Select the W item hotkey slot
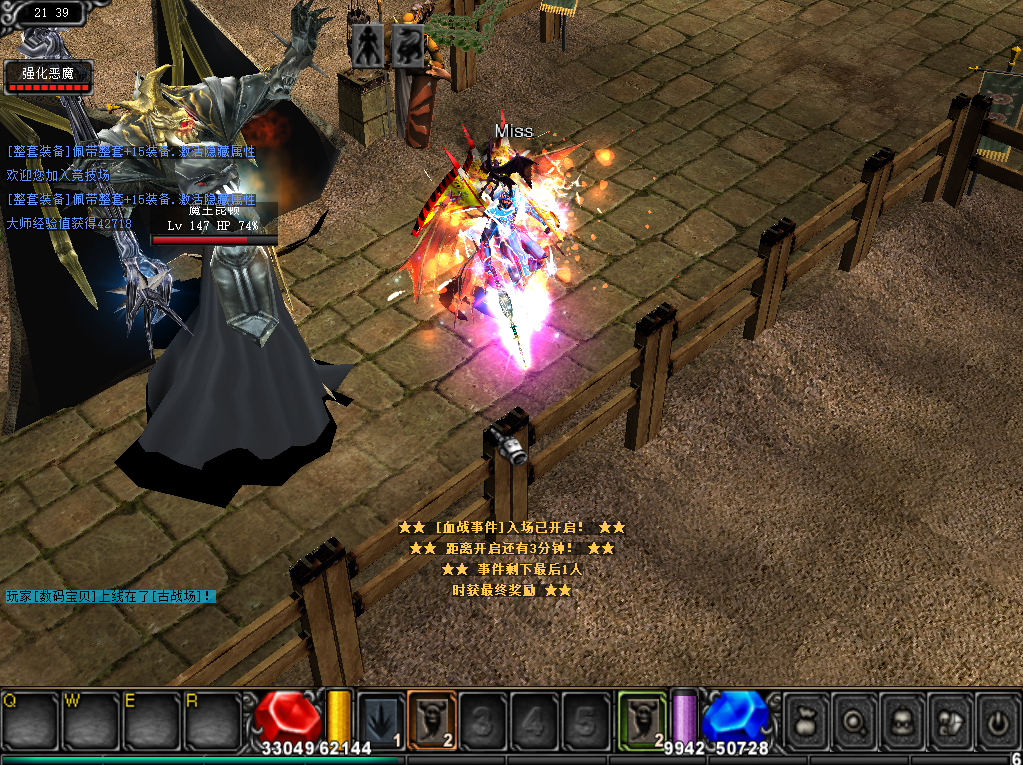This screenshot has width=1023, height=765. pyautogui.click(x=91, y=719)
